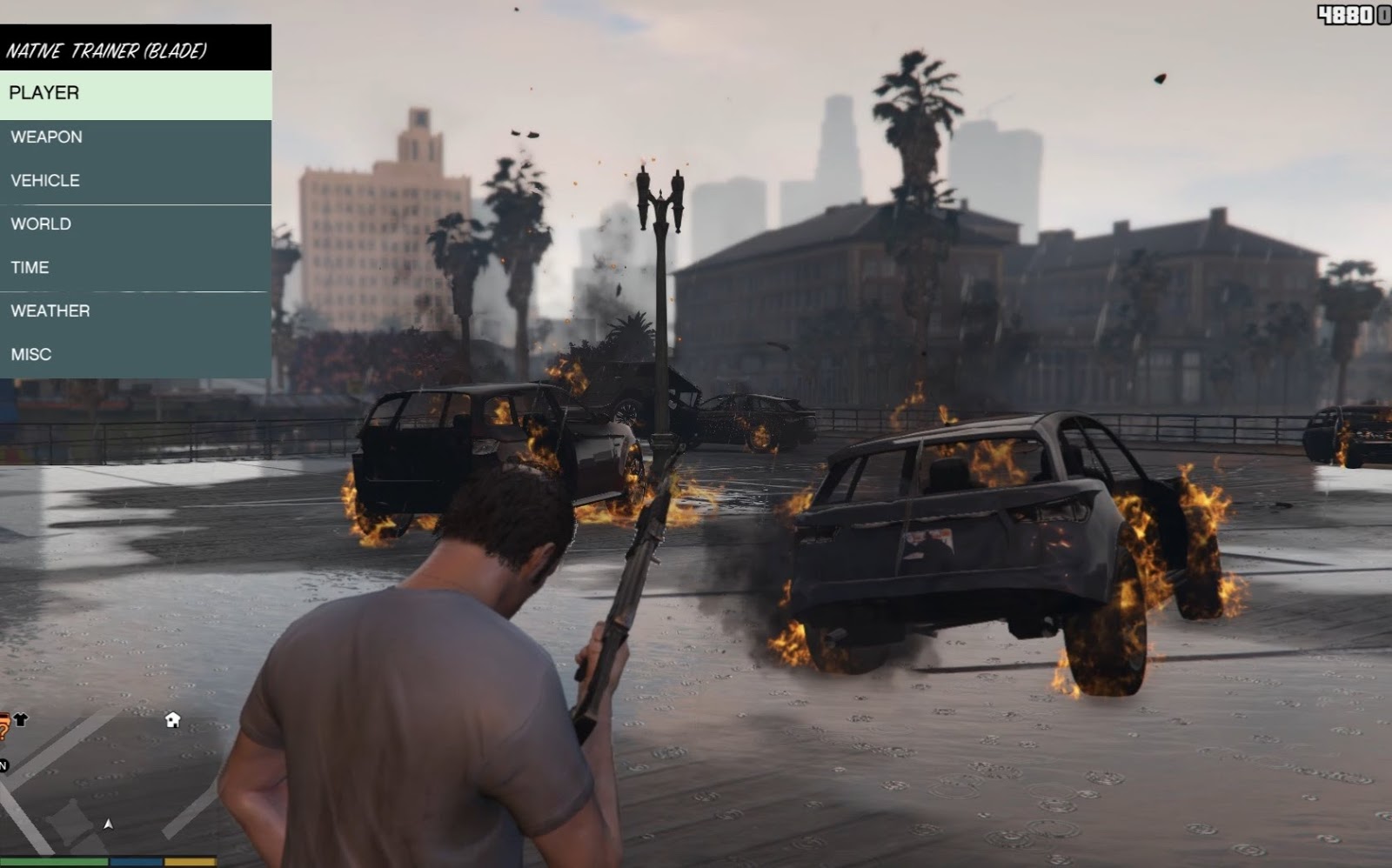Image resolution: width=1392 pixels, height=868 pixels.
Task: Click the safehouse icon on the minimap
Action: [x=172, y=719]
